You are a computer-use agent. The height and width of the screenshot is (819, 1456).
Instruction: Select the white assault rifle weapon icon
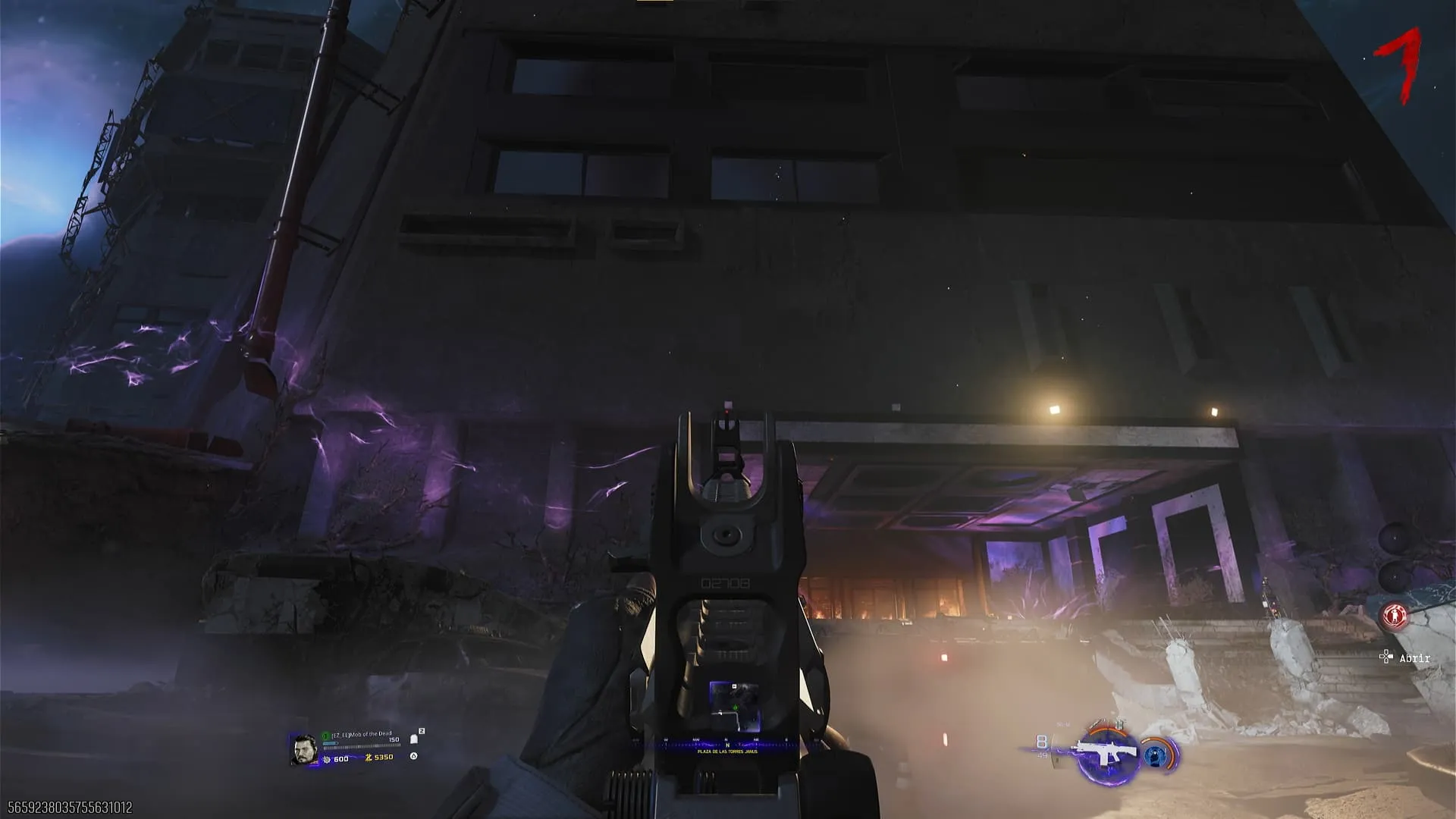(1107, 753)
